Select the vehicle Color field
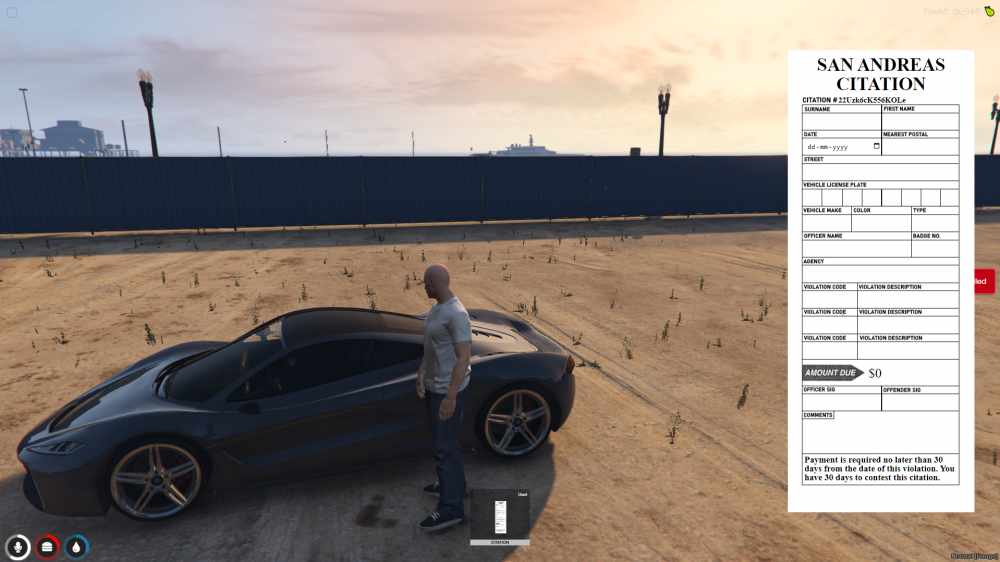1000x562 pixels. tap(880, 223)
